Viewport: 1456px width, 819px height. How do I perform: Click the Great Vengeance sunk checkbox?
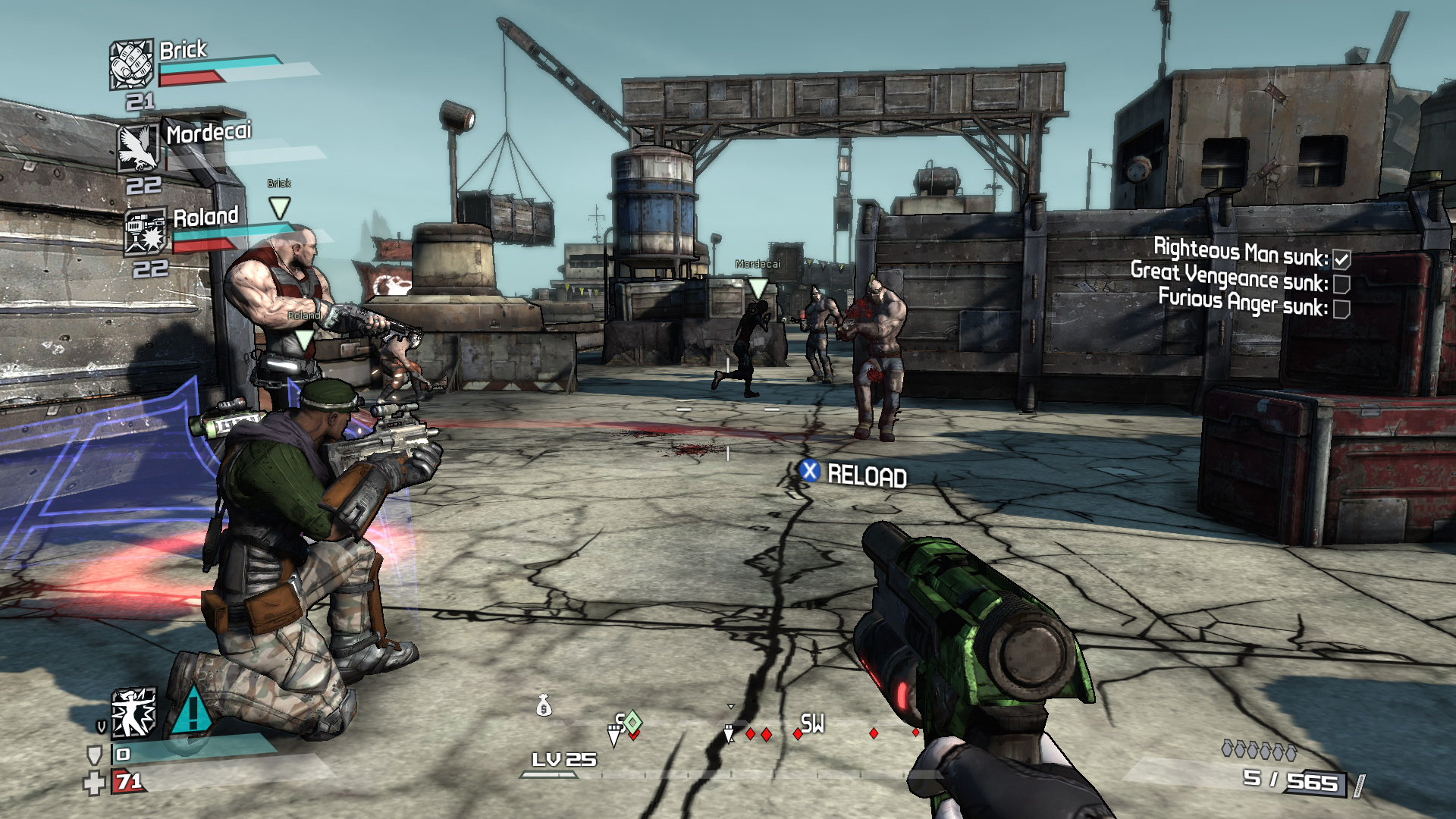coord(1341,284)
